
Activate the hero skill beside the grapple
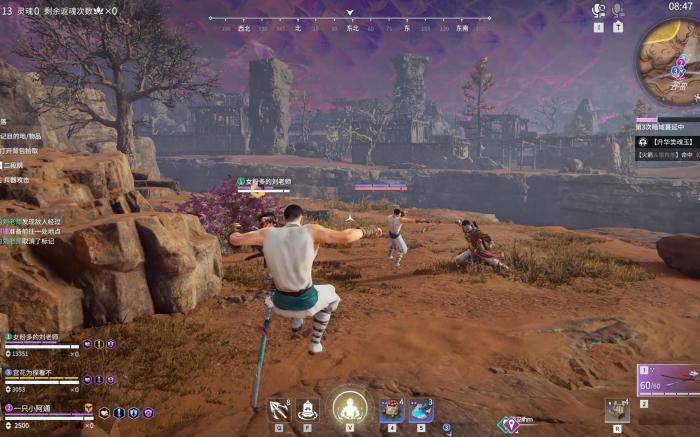(308, 409)
